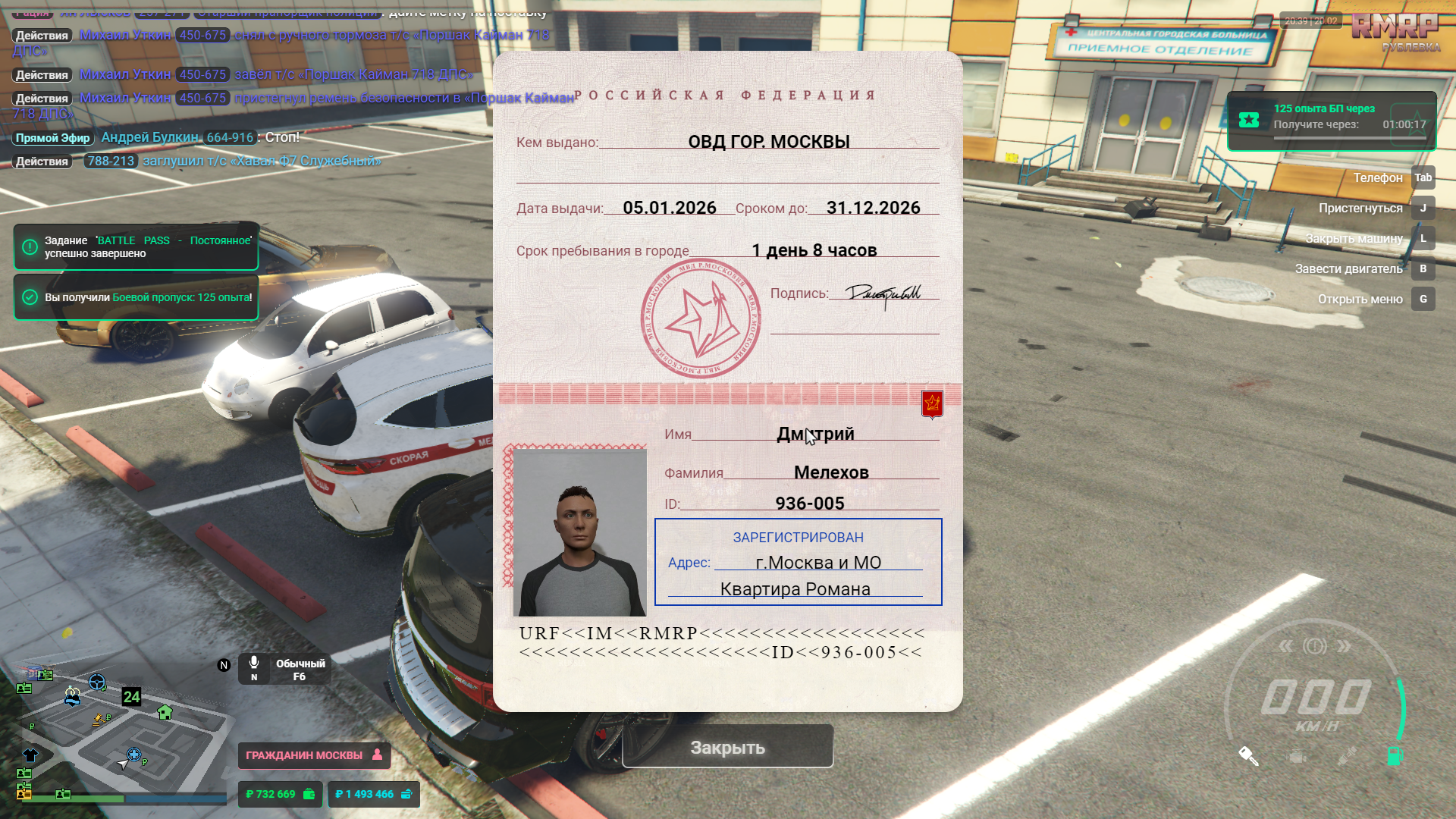Click the cash balance 732 669 indicator

(280, 794)
